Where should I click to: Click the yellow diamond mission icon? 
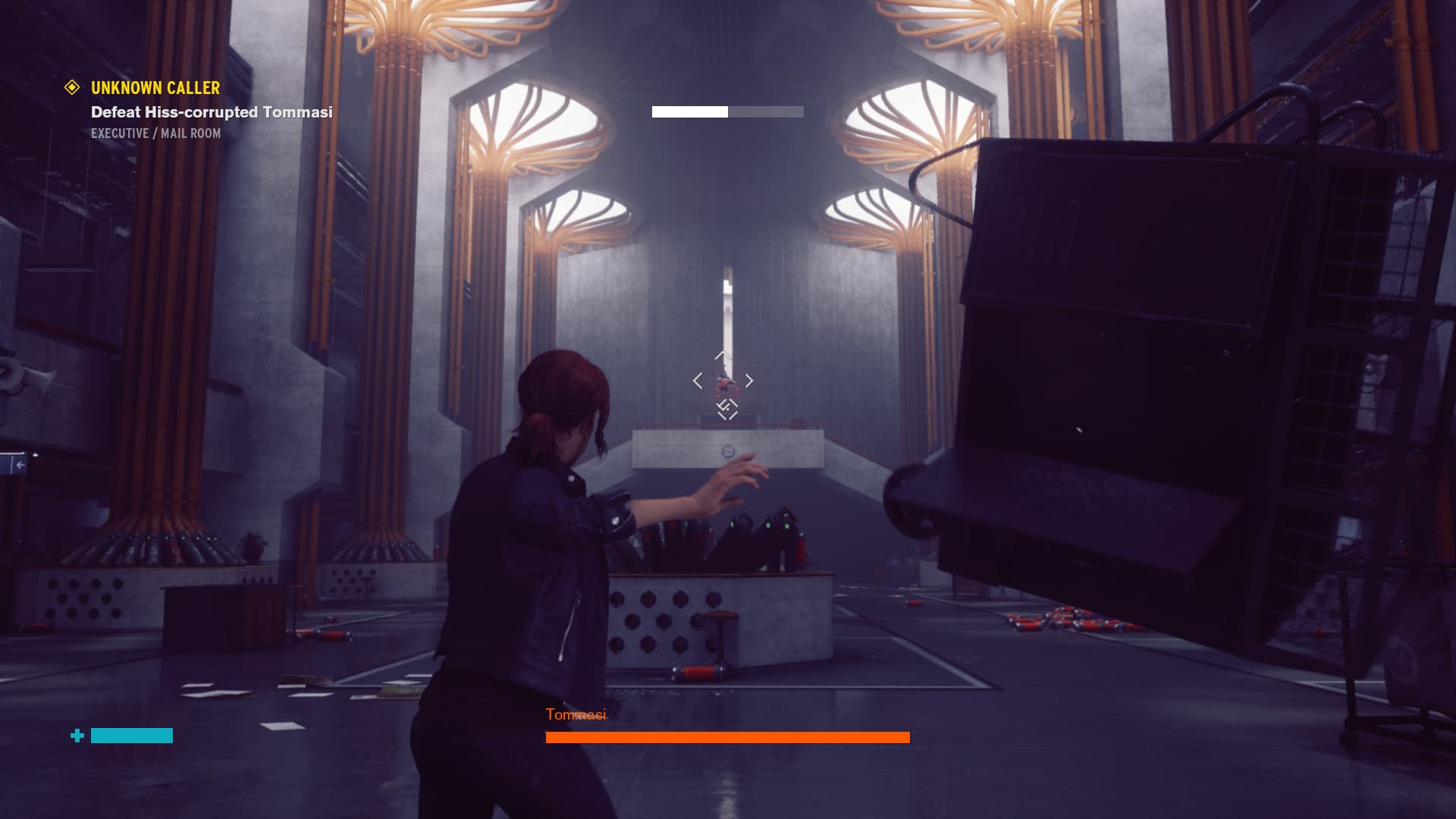click(72, 88)
